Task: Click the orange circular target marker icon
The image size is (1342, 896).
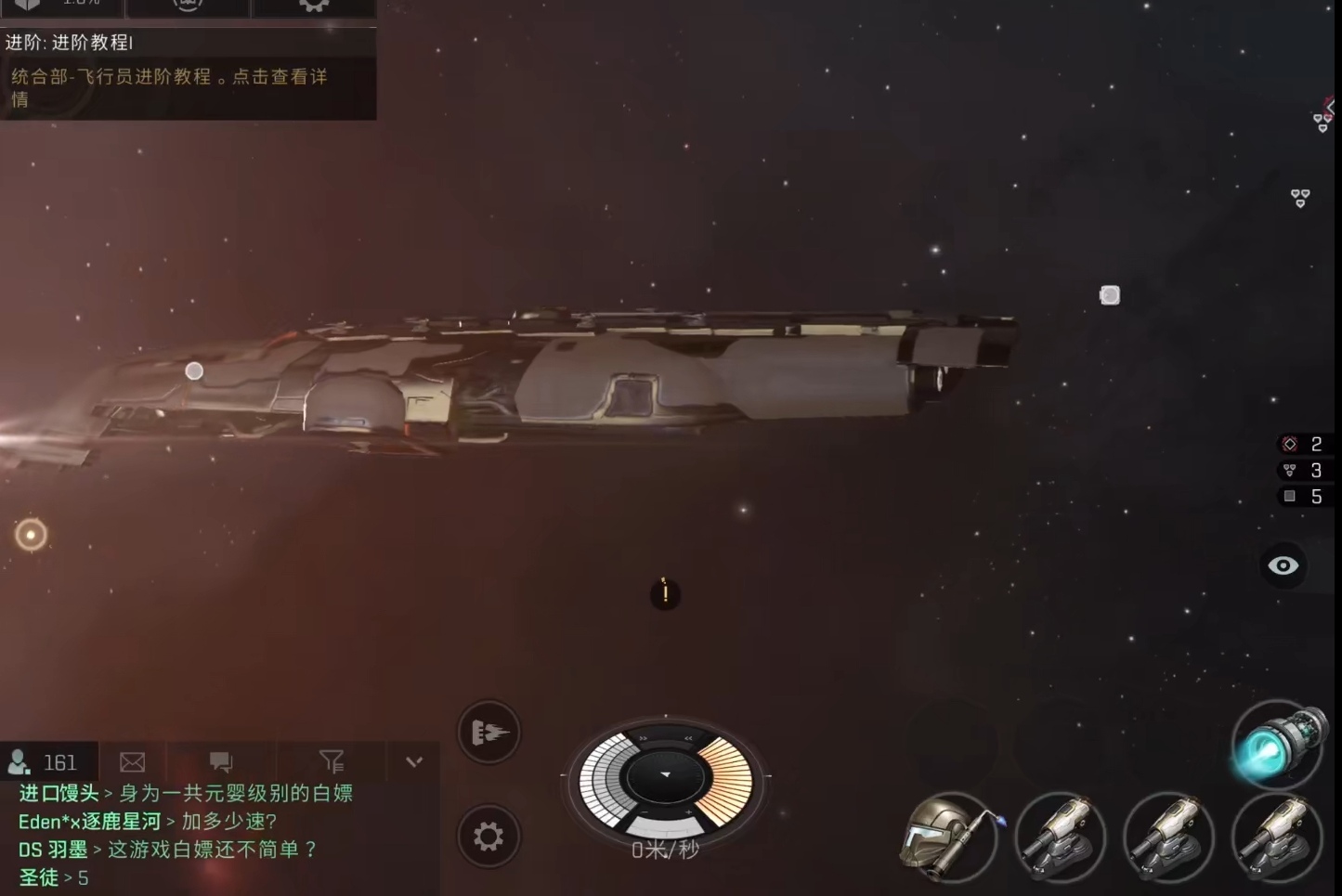Action: tap(31, 535)
